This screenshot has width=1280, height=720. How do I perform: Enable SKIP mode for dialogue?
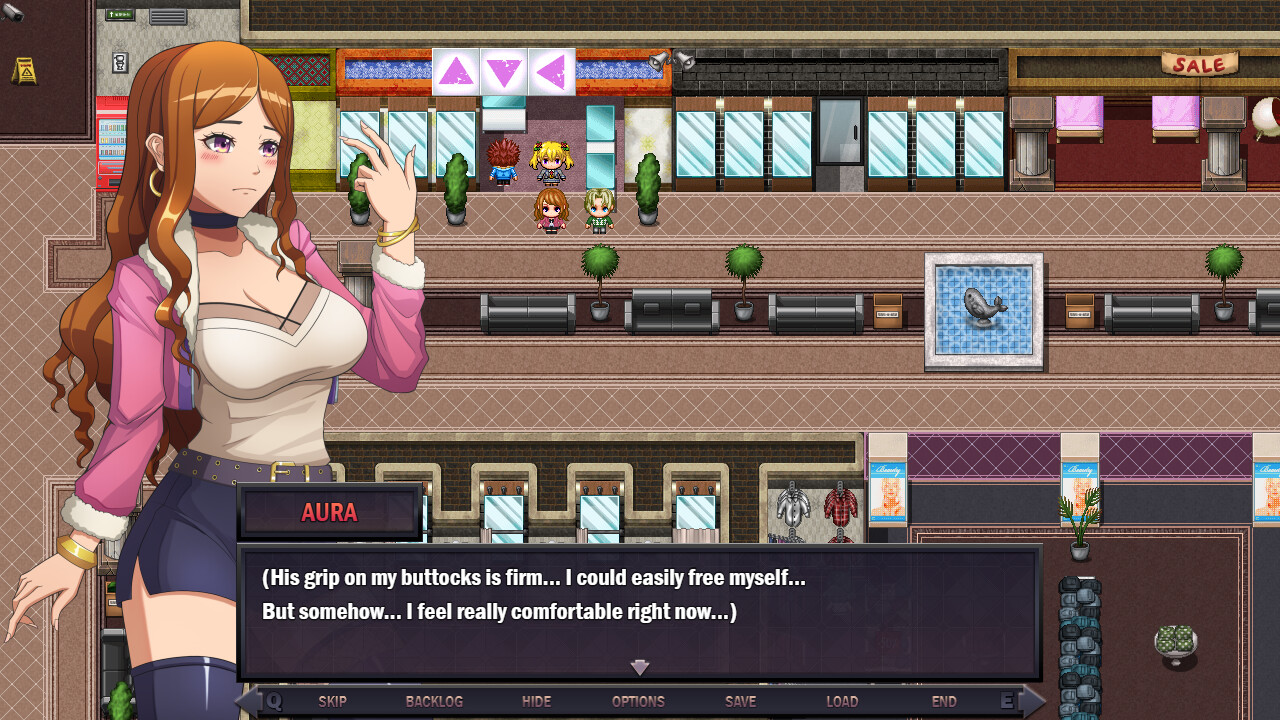point(332,701)
